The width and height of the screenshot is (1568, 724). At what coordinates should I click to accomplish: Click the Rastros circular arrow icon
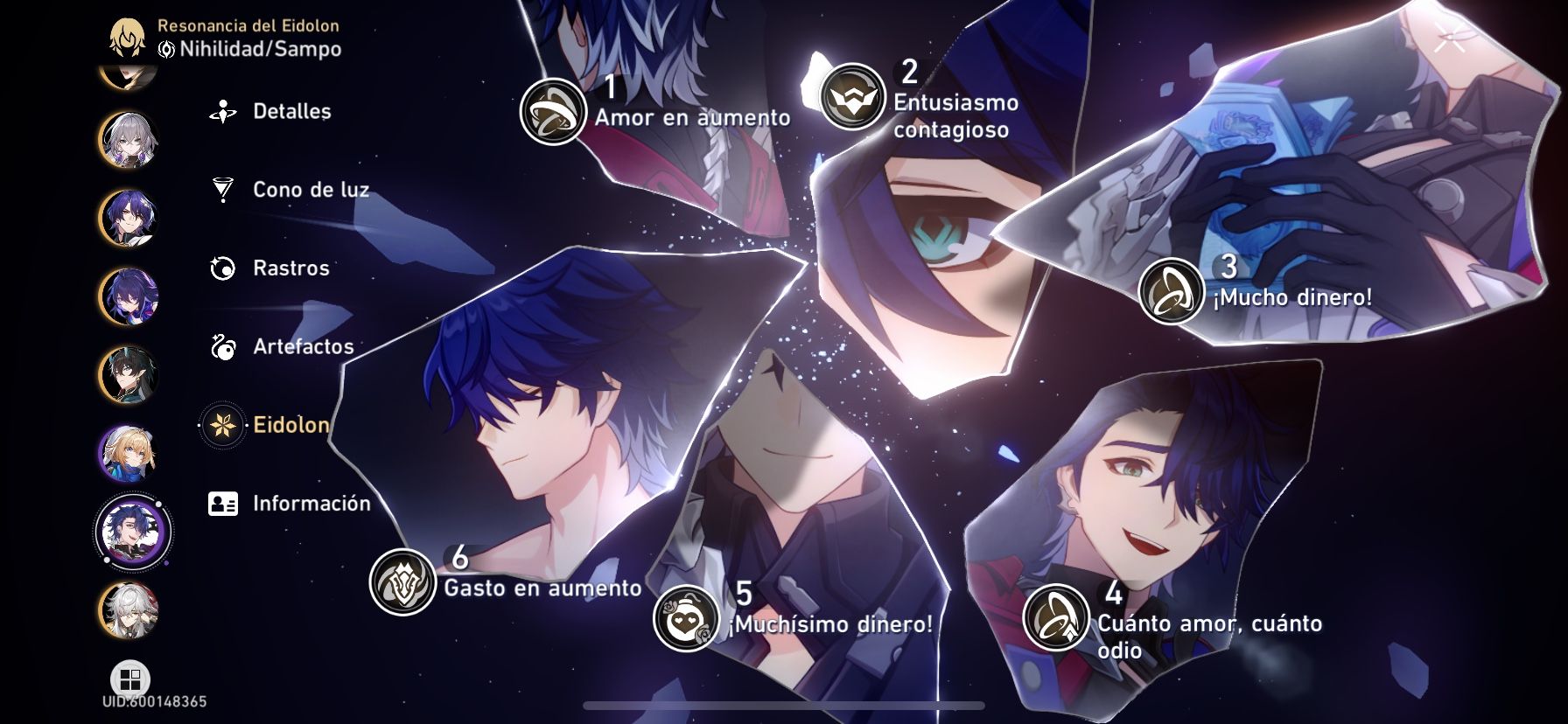pos(224,268)
